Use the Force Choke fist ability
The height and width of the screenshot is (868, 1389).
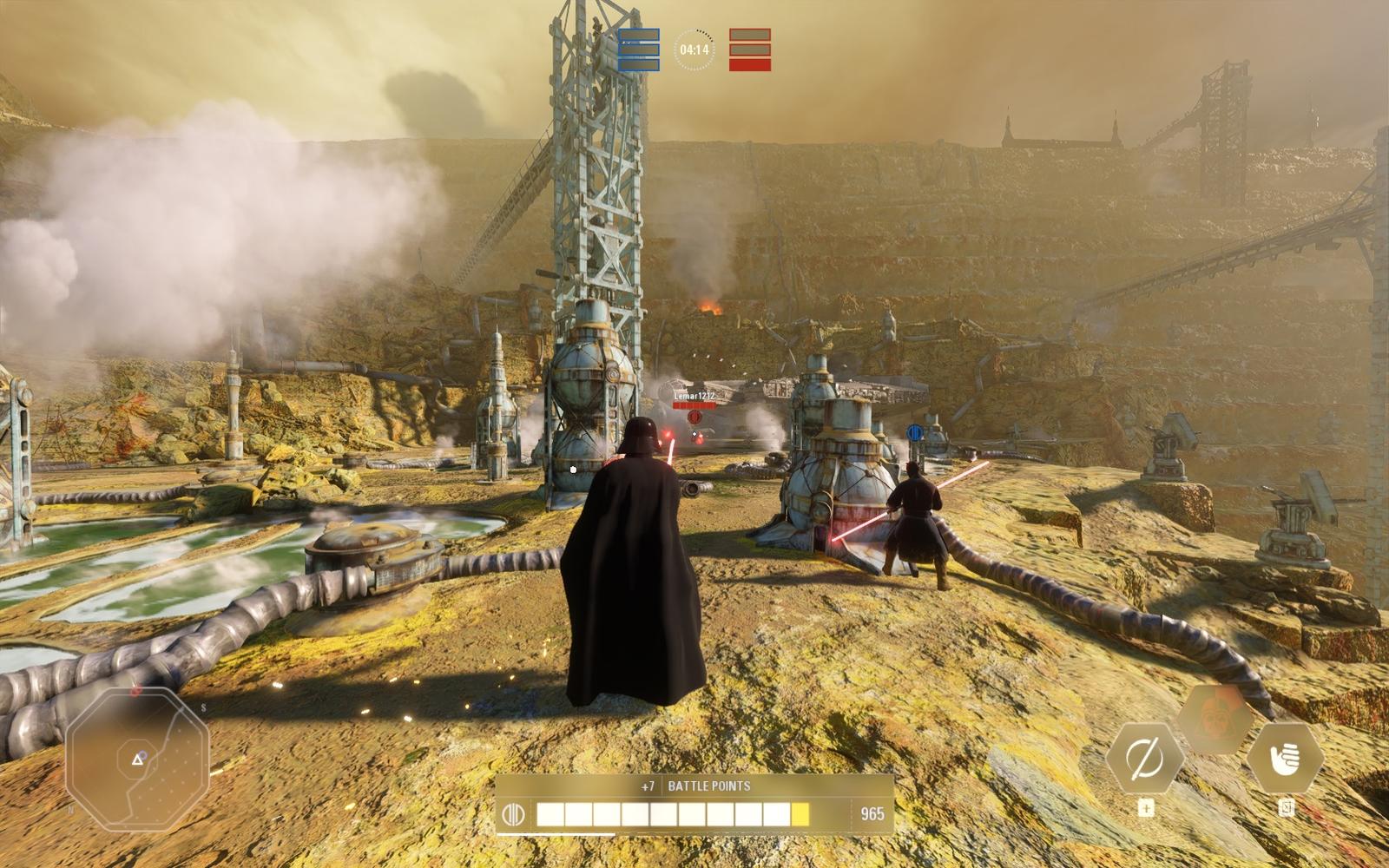point(1285,759)
